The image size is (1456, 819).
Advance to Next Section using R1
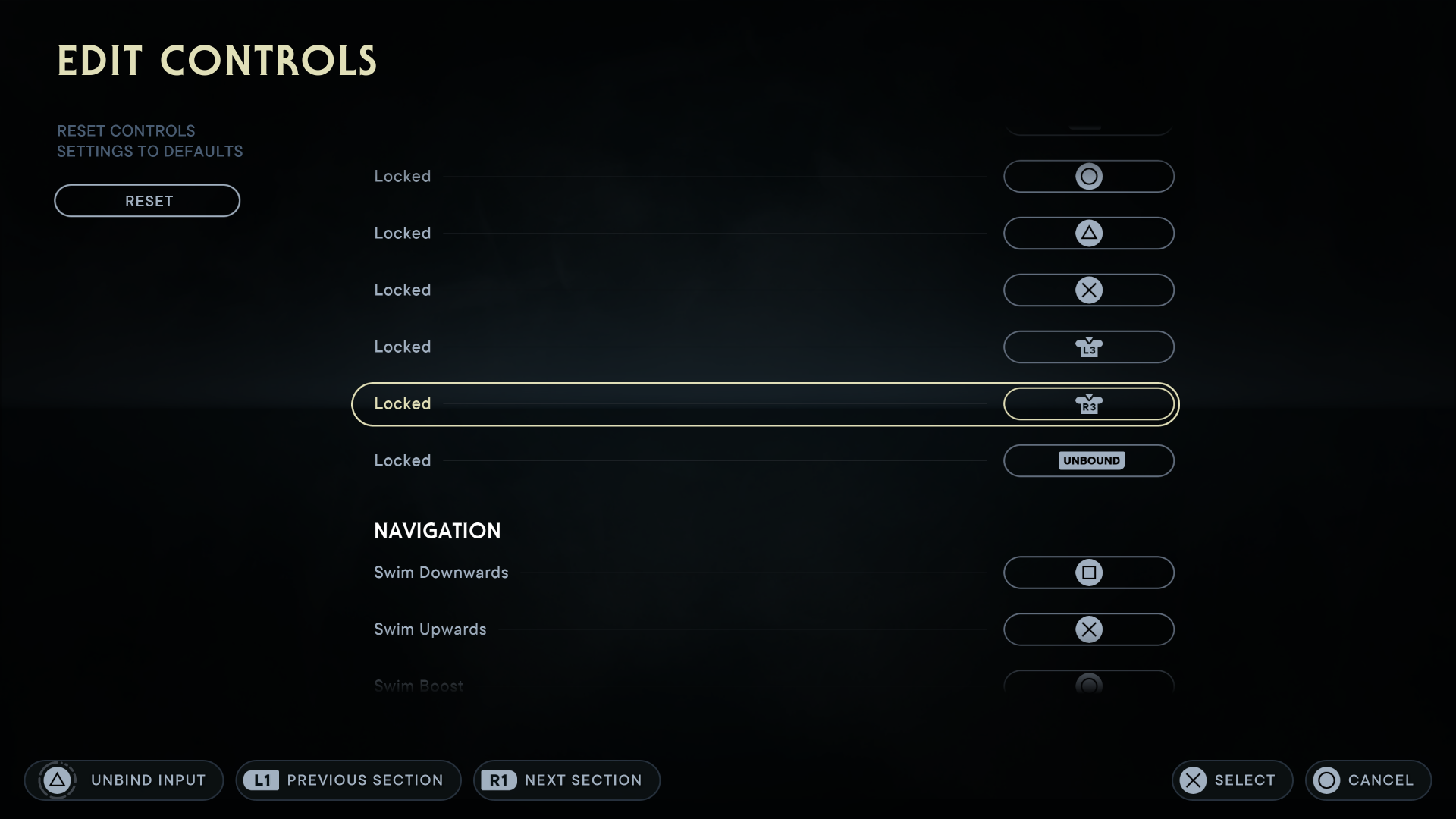click(x=566, y=780)
